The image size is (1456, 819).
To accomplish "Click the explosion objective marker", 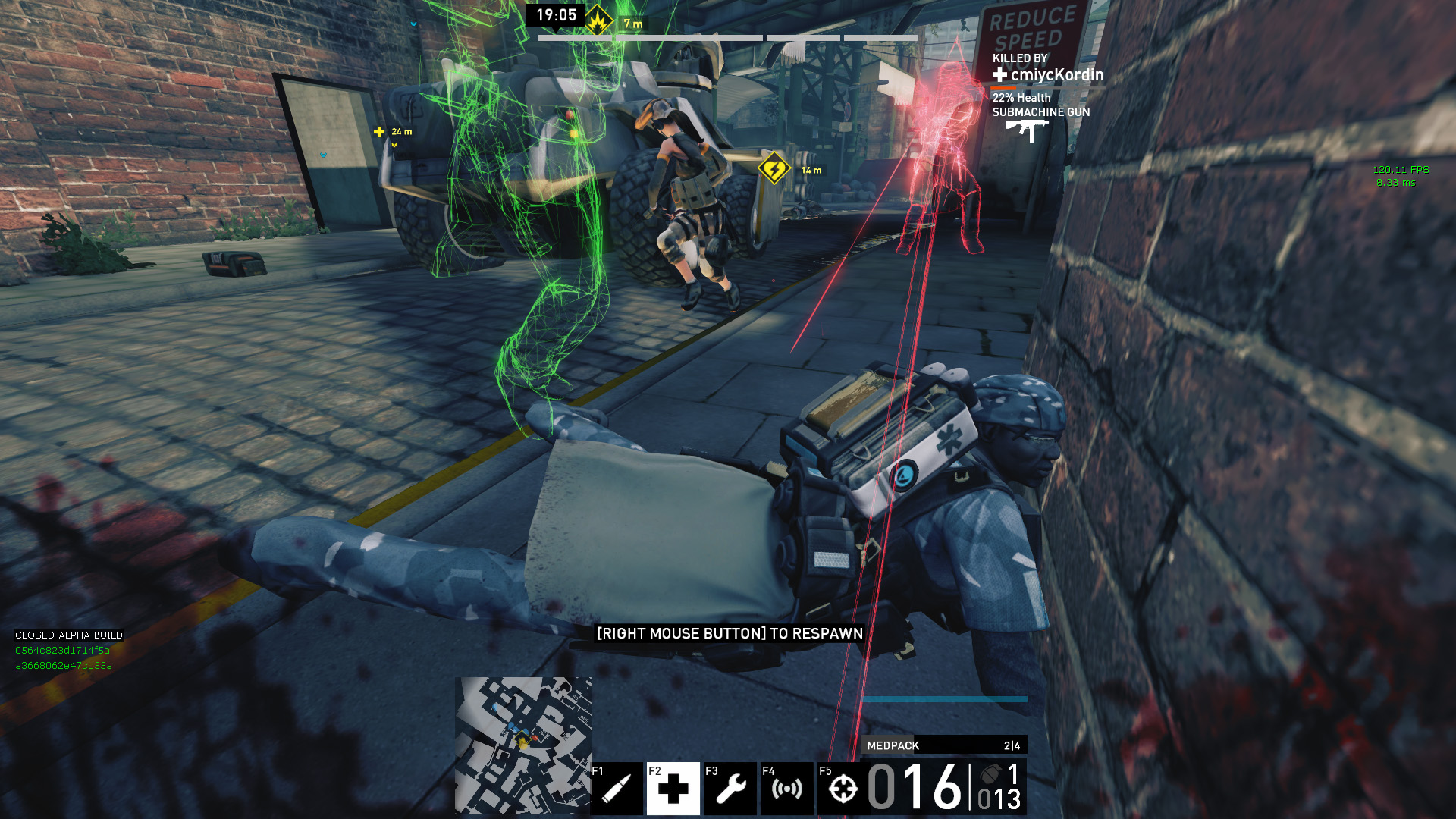I will [x=598, y=21].
